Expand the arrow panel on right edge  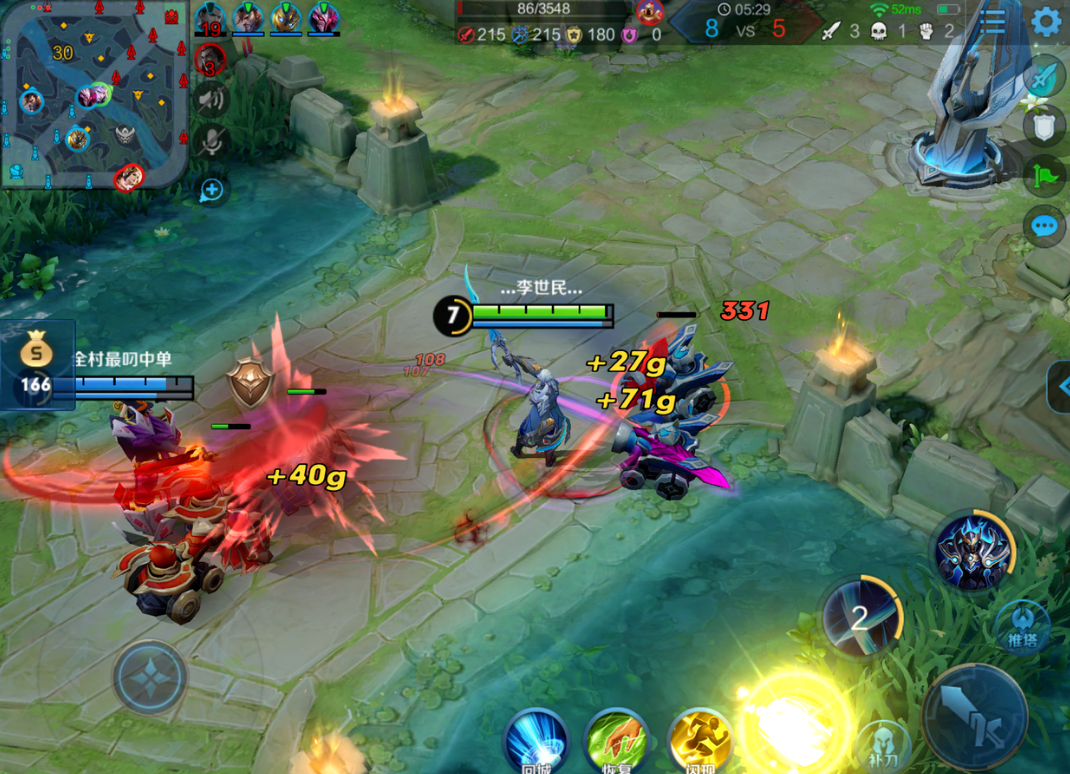[x=1058, y=387]
